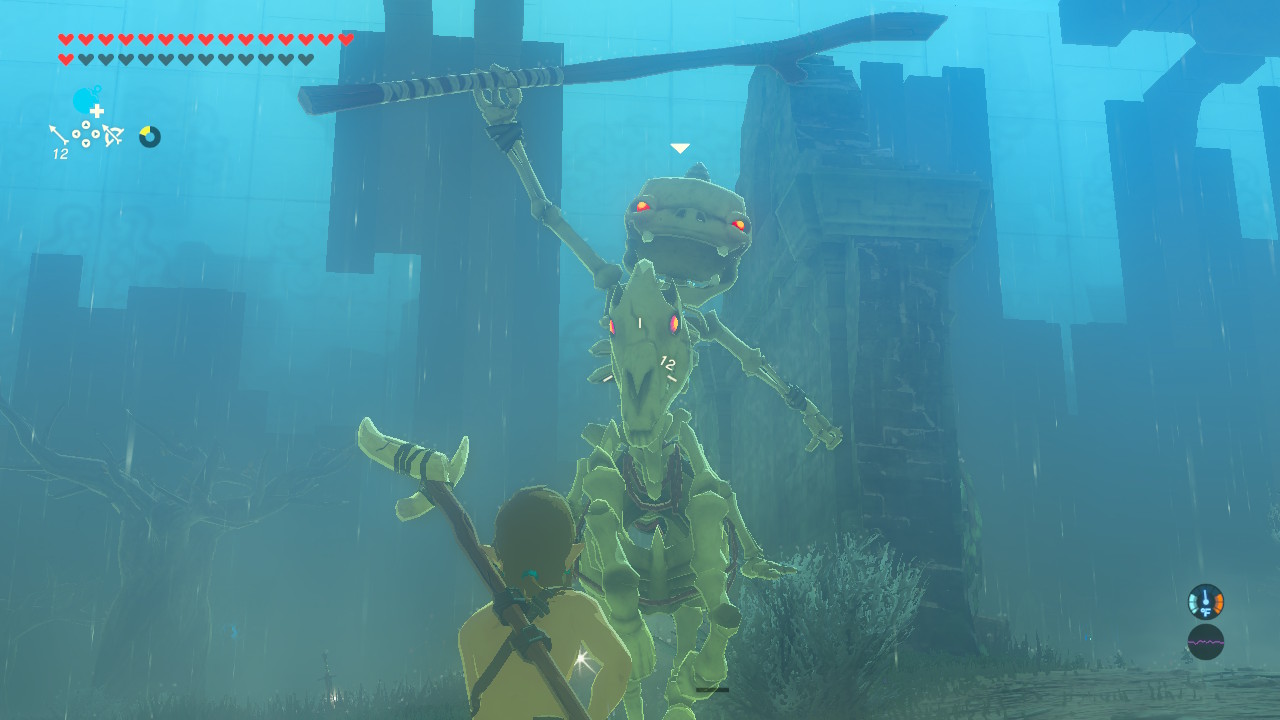Click the last red heart on the top row

tap(345, 37)
